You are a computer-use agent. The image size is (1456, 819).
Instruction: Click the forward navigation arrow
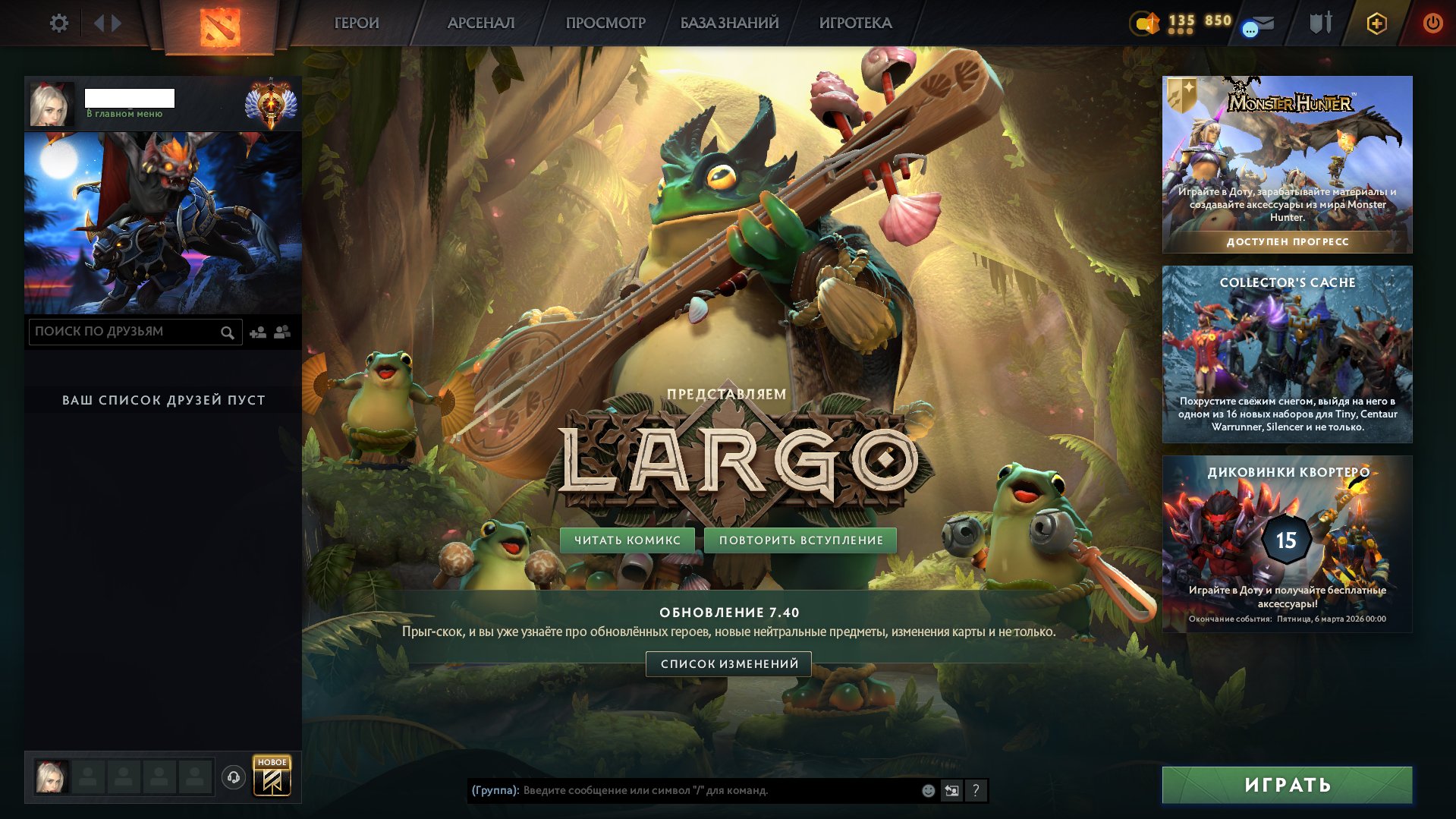[114, 23]
